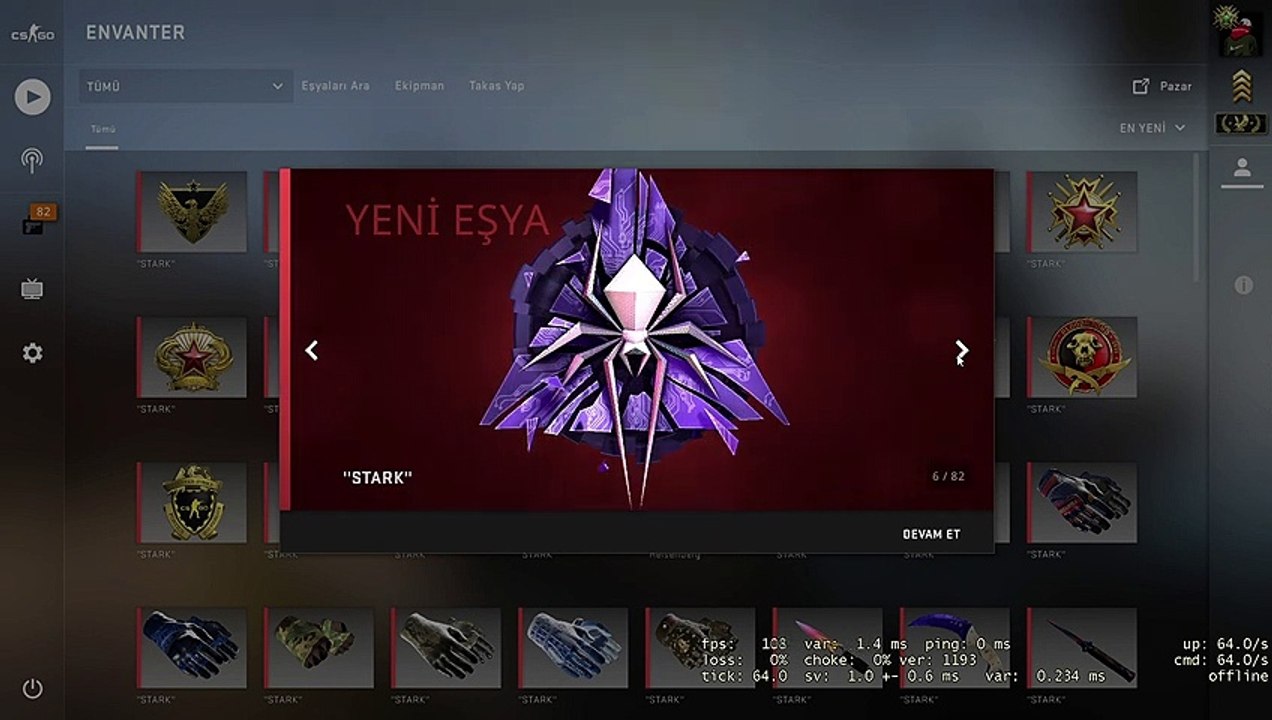Select the gold eagle medal item
The width and height of the screenshot is (1272, 720).
[x=192, y=211]
